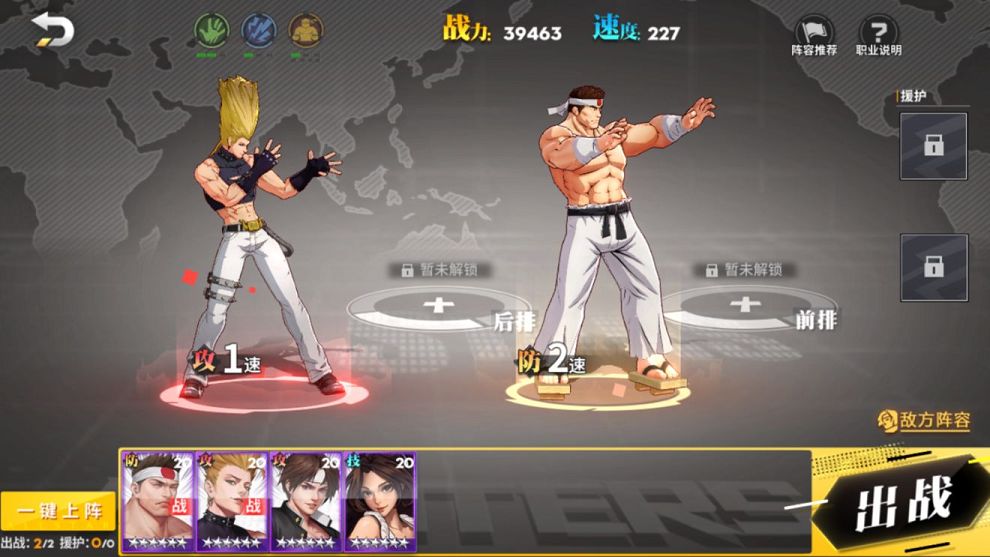Go back using the return arrow
The height and width of the screenshot is (557, 990).
point(53,30)
